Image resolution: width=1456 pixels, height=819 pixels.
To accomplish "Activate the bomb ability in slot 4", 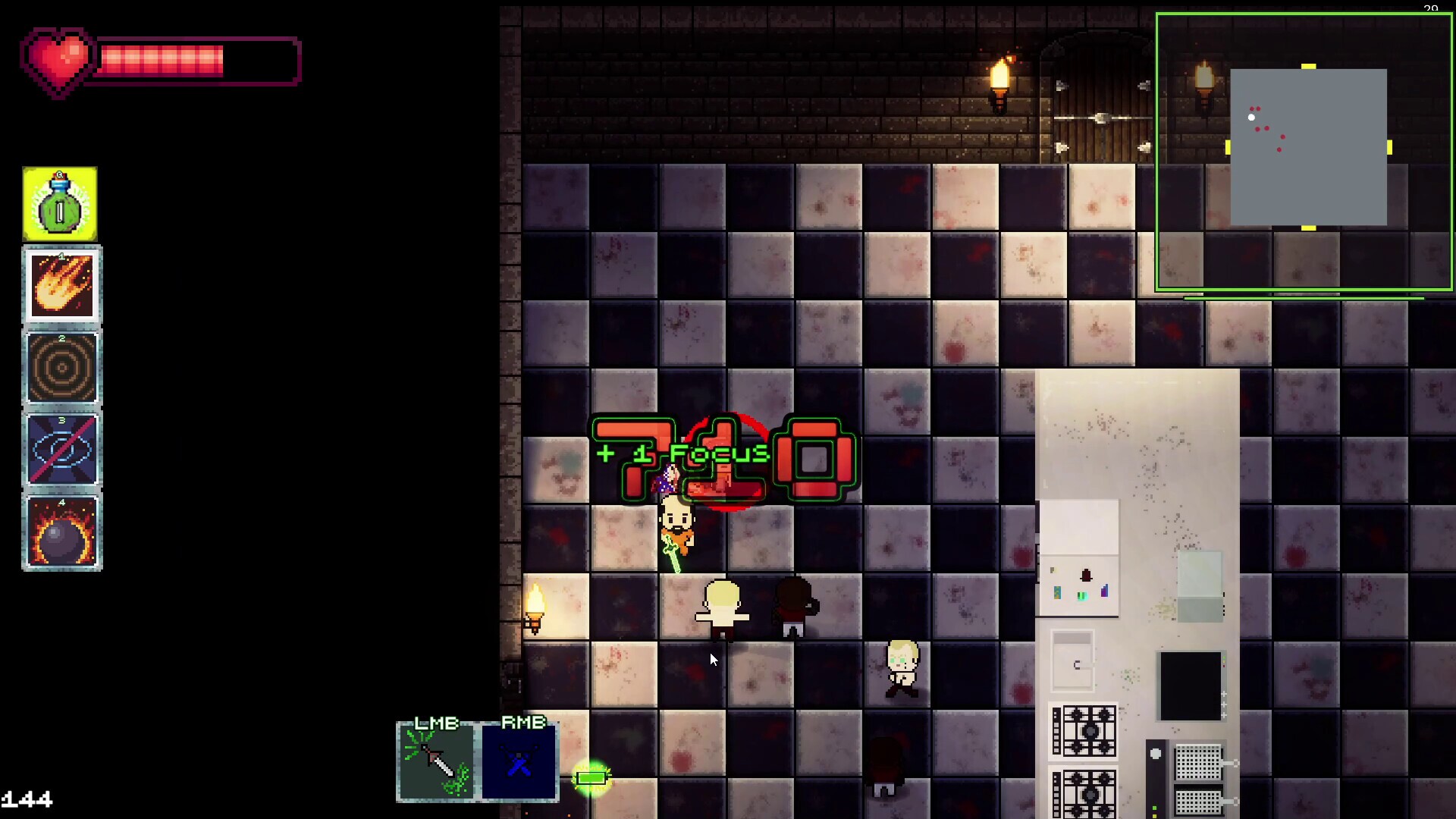I will 61,531.
